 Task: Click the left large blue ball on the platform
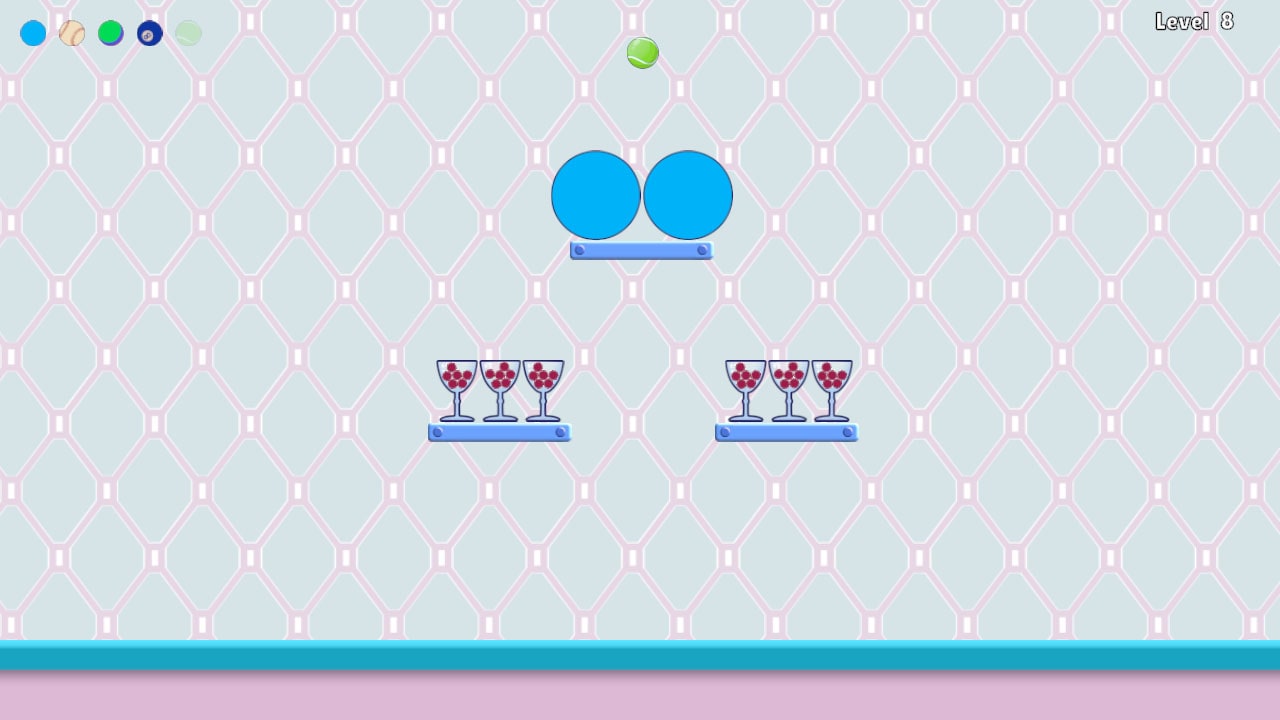coord(596,195)
